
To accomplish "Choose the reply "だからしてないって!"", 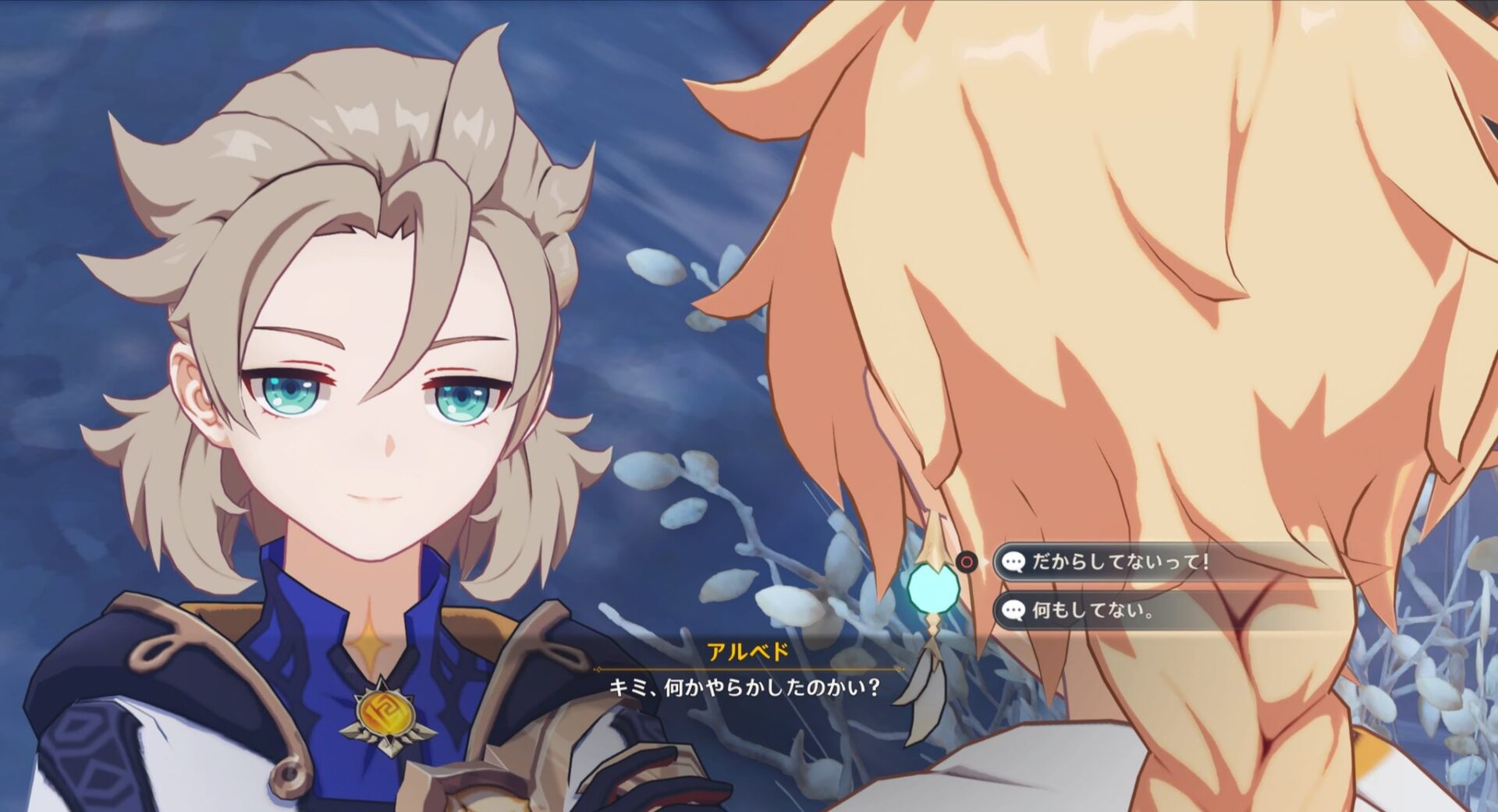I will (x=1120, y=562).
